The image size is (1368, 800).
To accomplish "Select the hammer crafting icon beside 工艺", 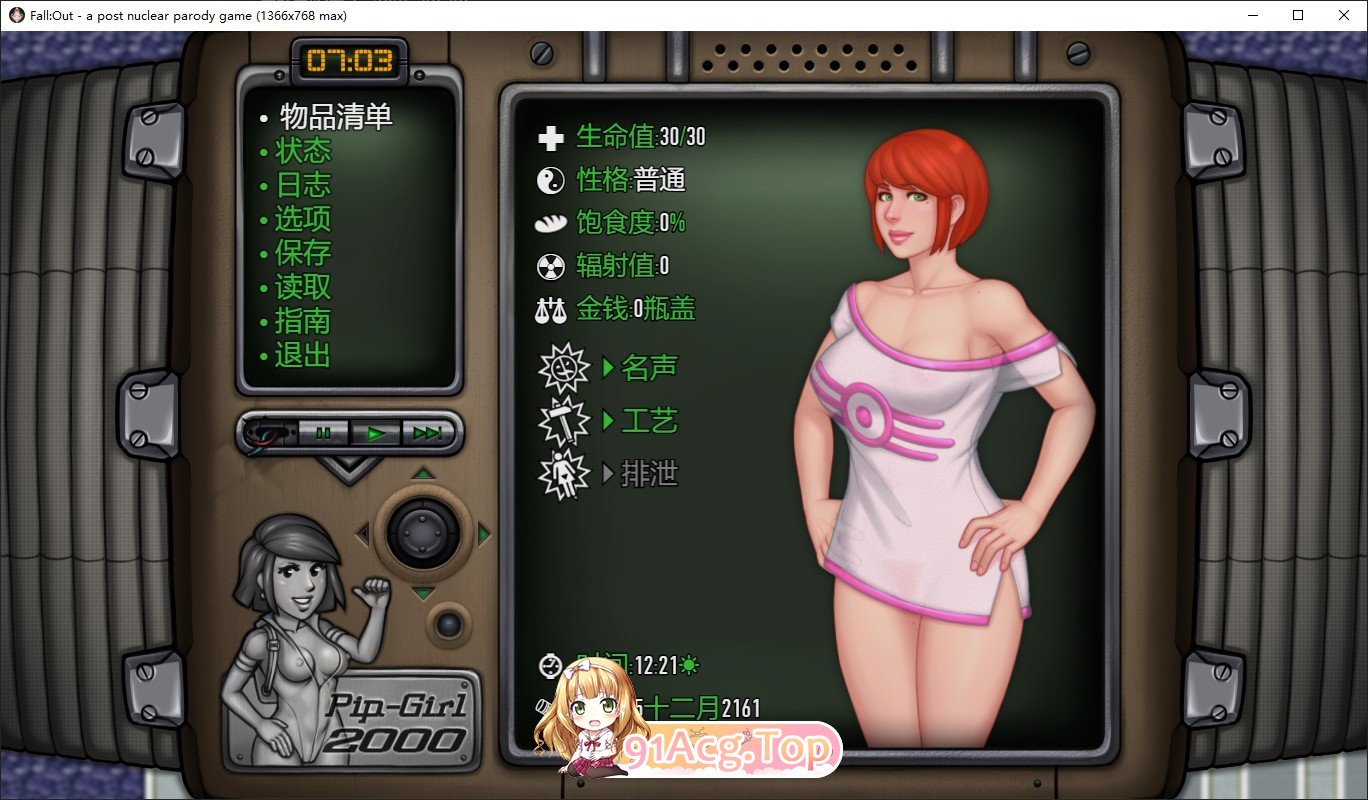I will point(564,420).
